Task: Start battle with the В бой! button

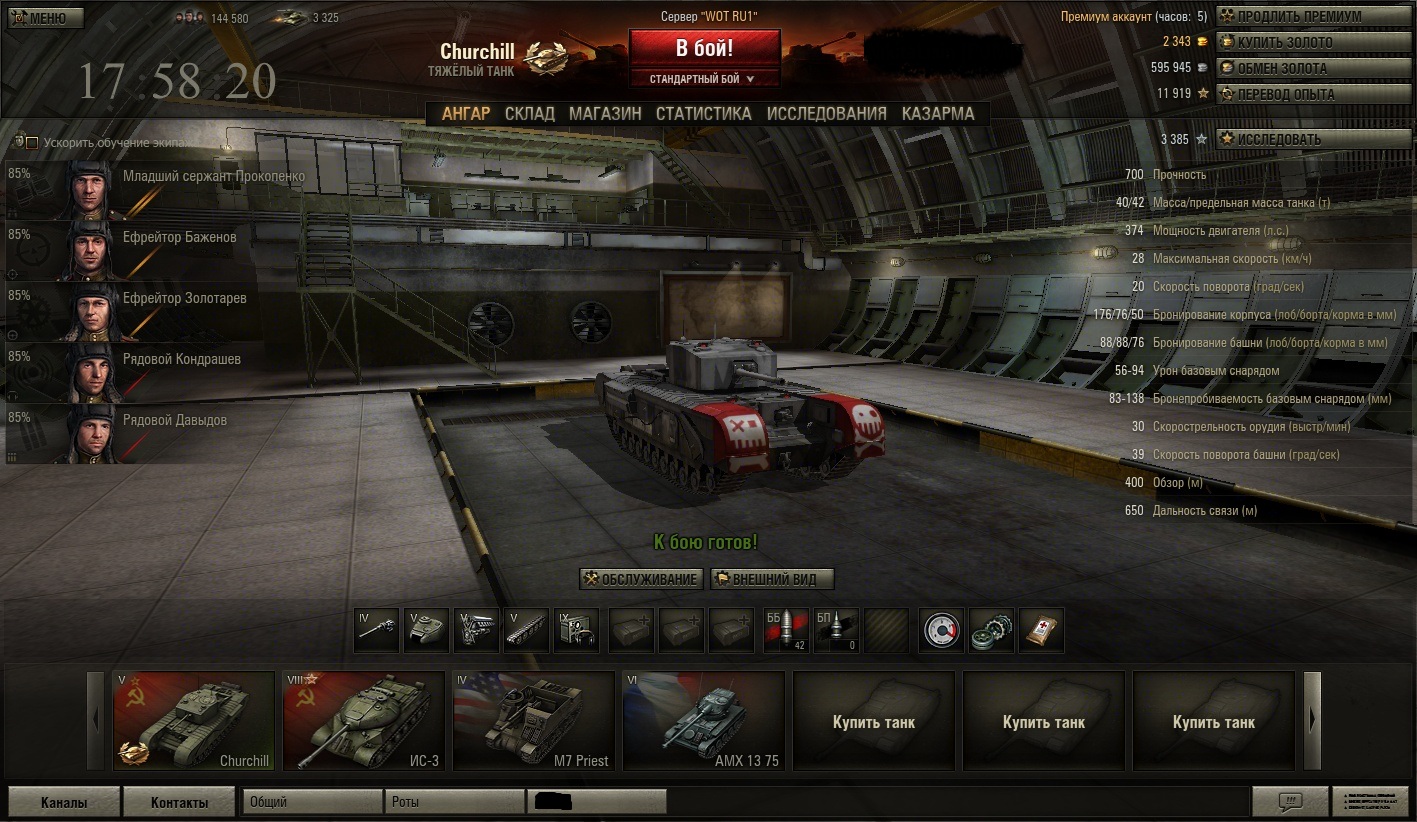Action: coord(704,48)
